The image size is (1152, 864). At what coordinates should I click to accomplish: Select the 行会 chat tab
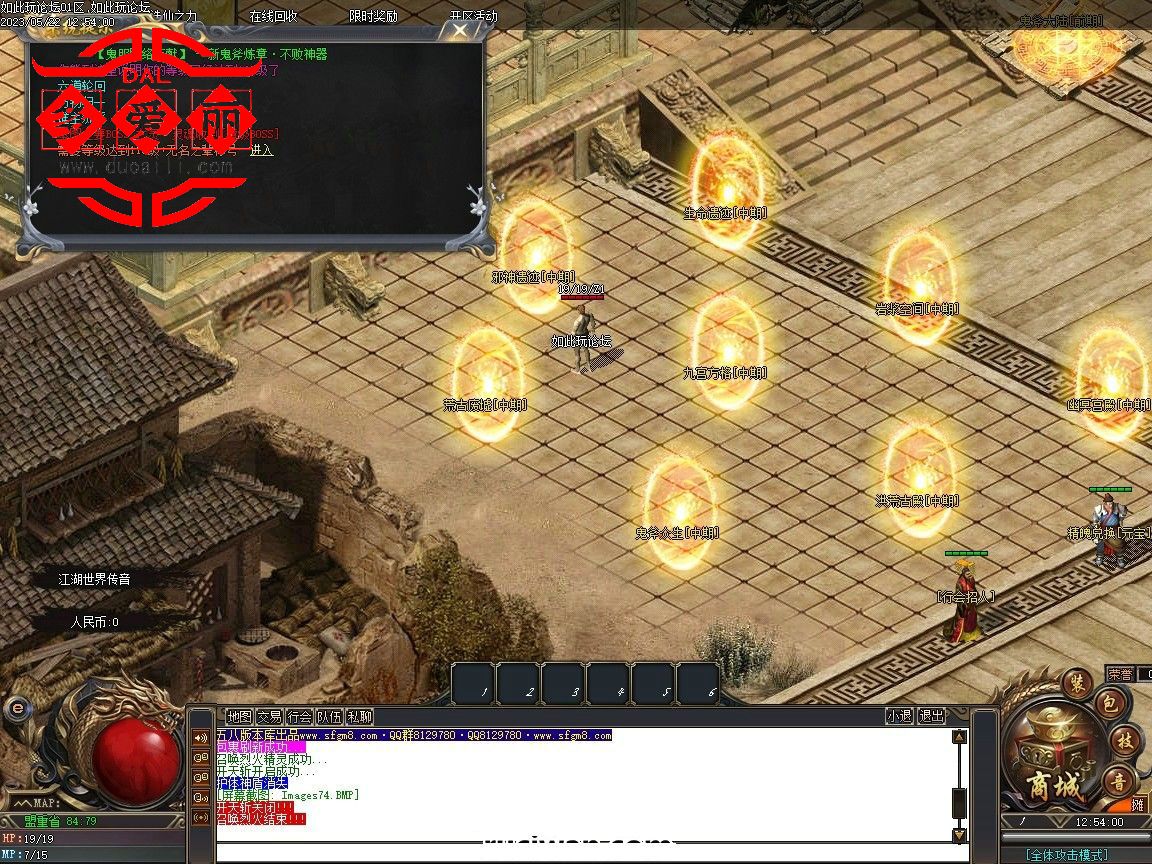click(x=299, y=716)
